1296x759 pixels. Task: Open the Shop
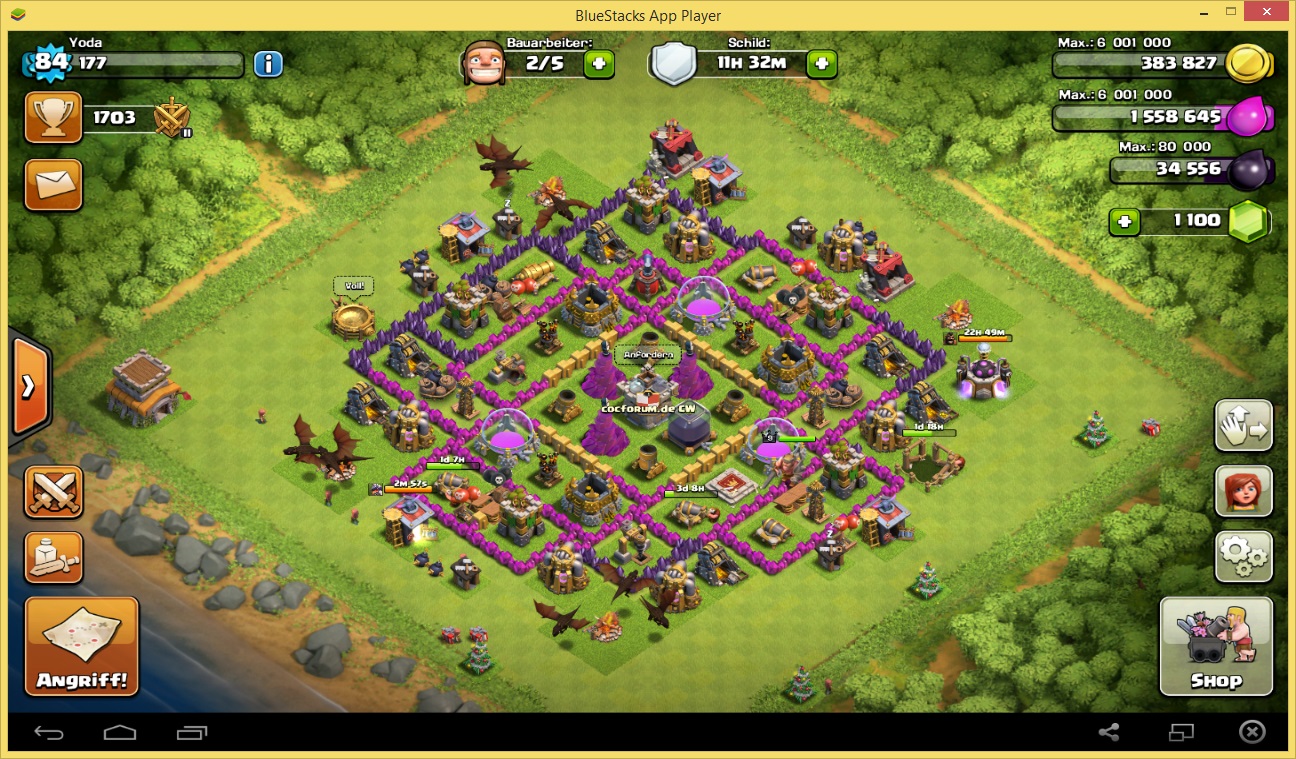click(1216, 646)
